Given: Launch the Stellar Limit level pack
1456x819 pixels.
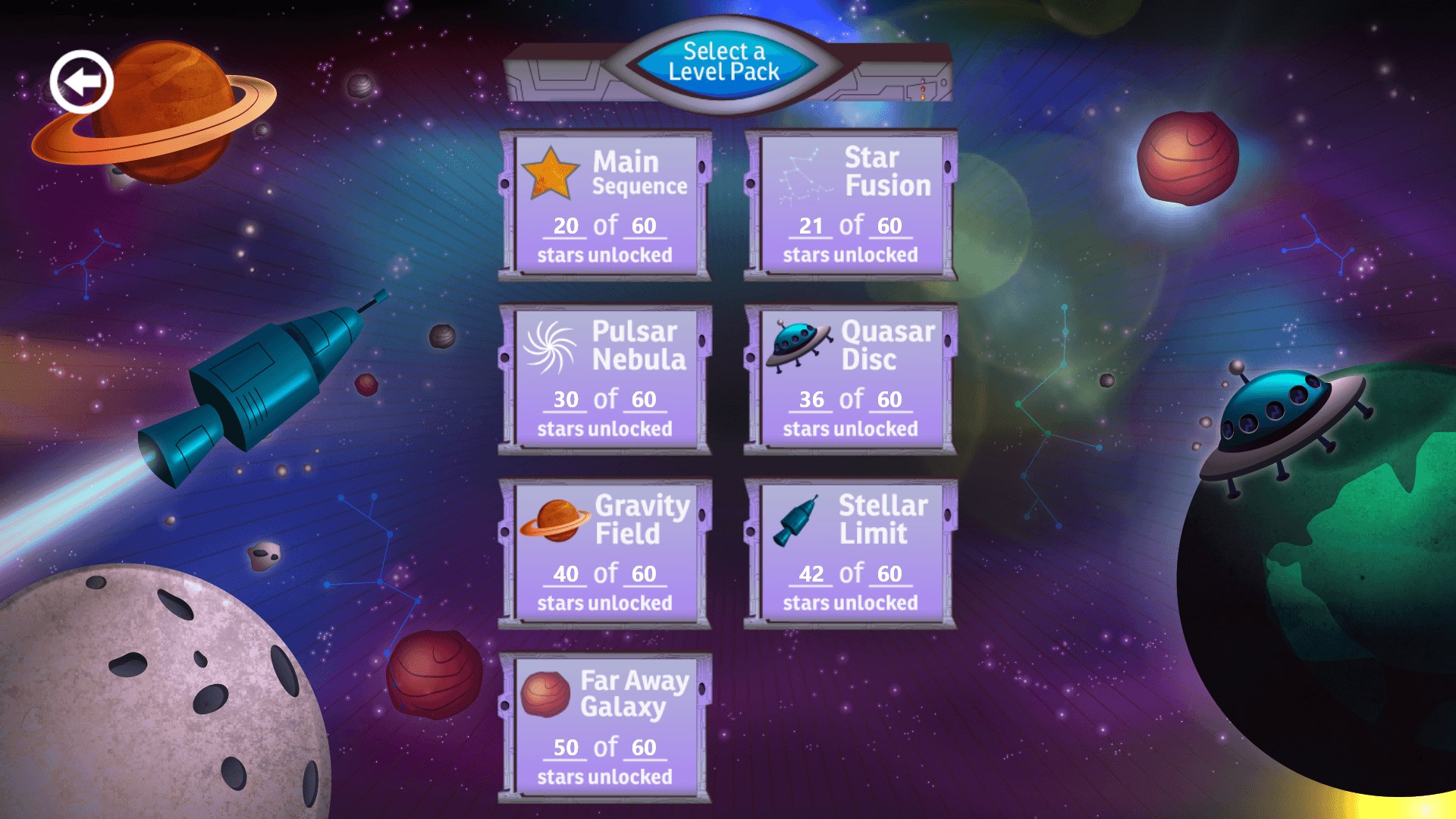Looking at the screenshot, I should tap(850, 554).
